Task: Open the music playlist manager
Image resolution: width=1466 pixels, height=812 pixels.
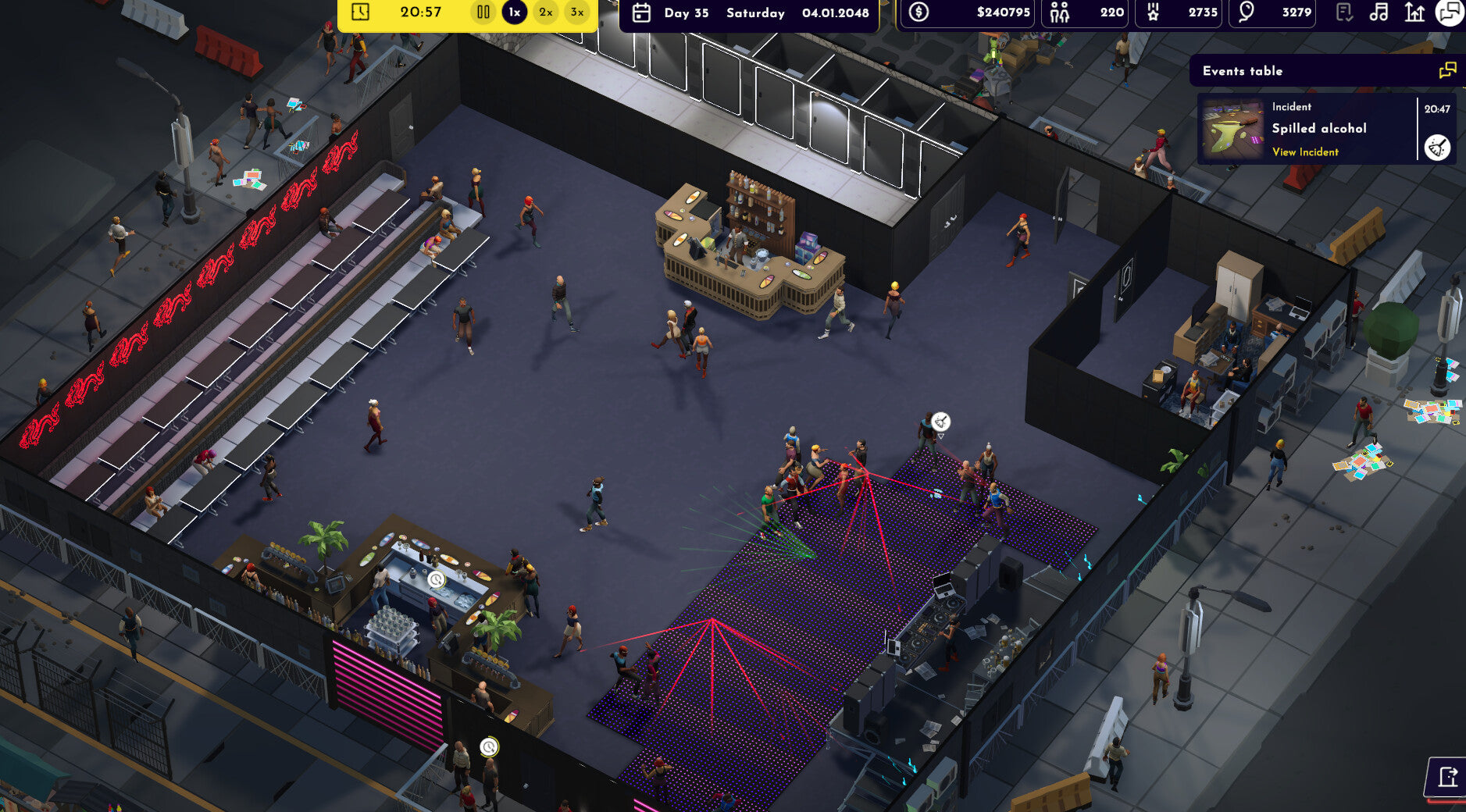Action: point(1379,12)
